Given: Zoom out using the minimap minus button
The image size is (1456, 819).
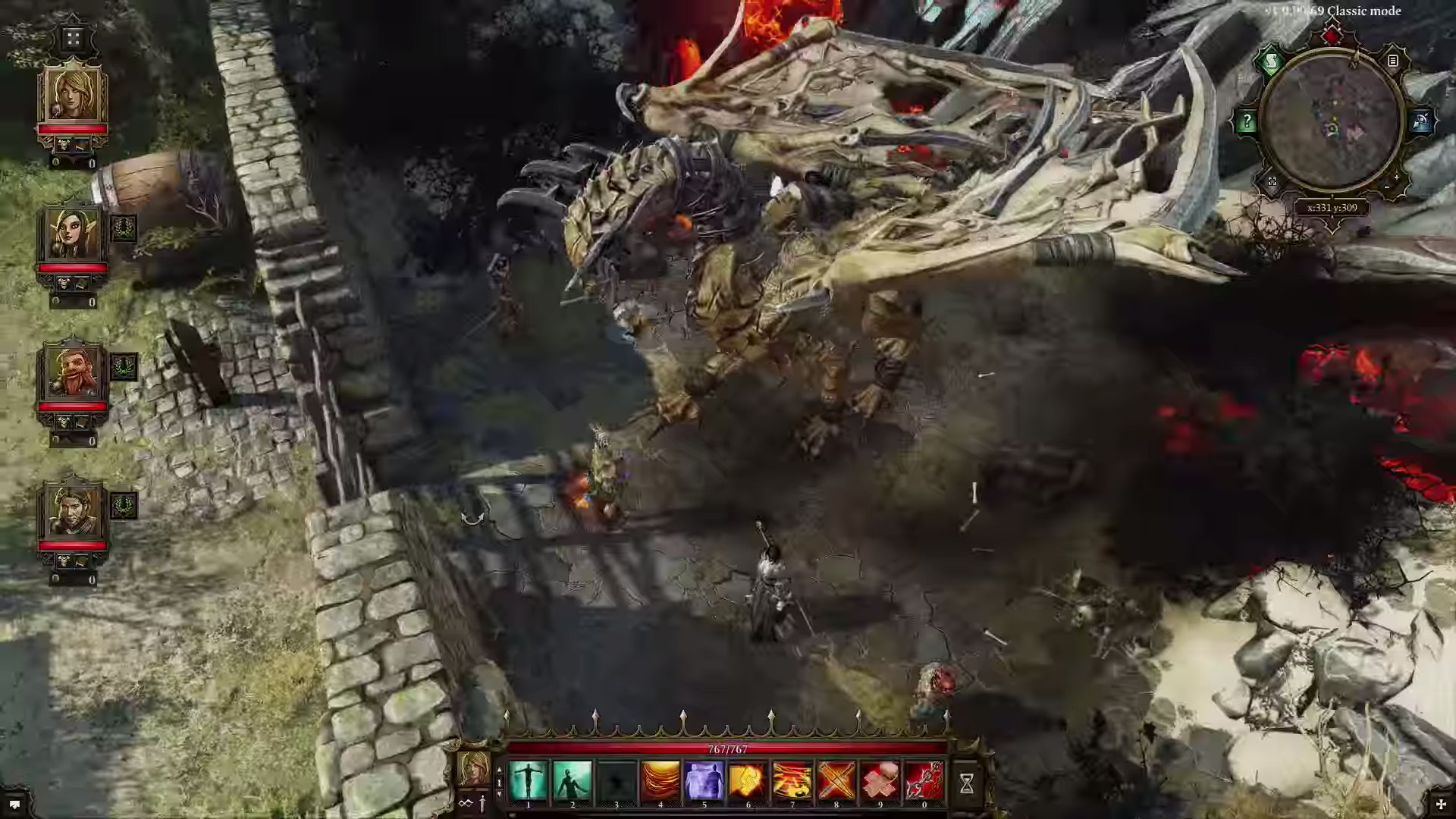Looking at the screenshot, I should (x=1387, y=187).
